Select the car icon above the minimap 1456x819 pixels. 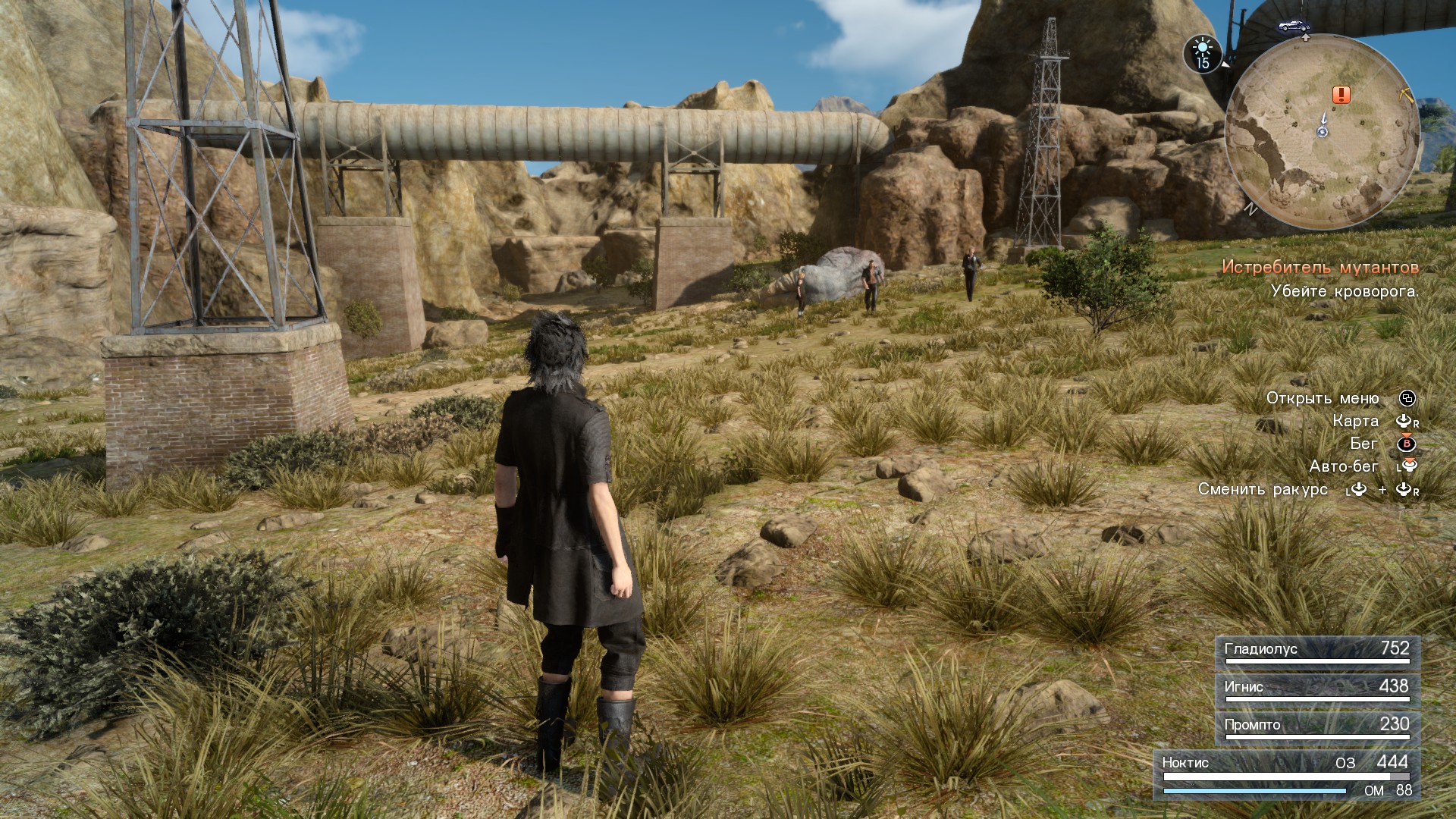(x=1294, y=27)
